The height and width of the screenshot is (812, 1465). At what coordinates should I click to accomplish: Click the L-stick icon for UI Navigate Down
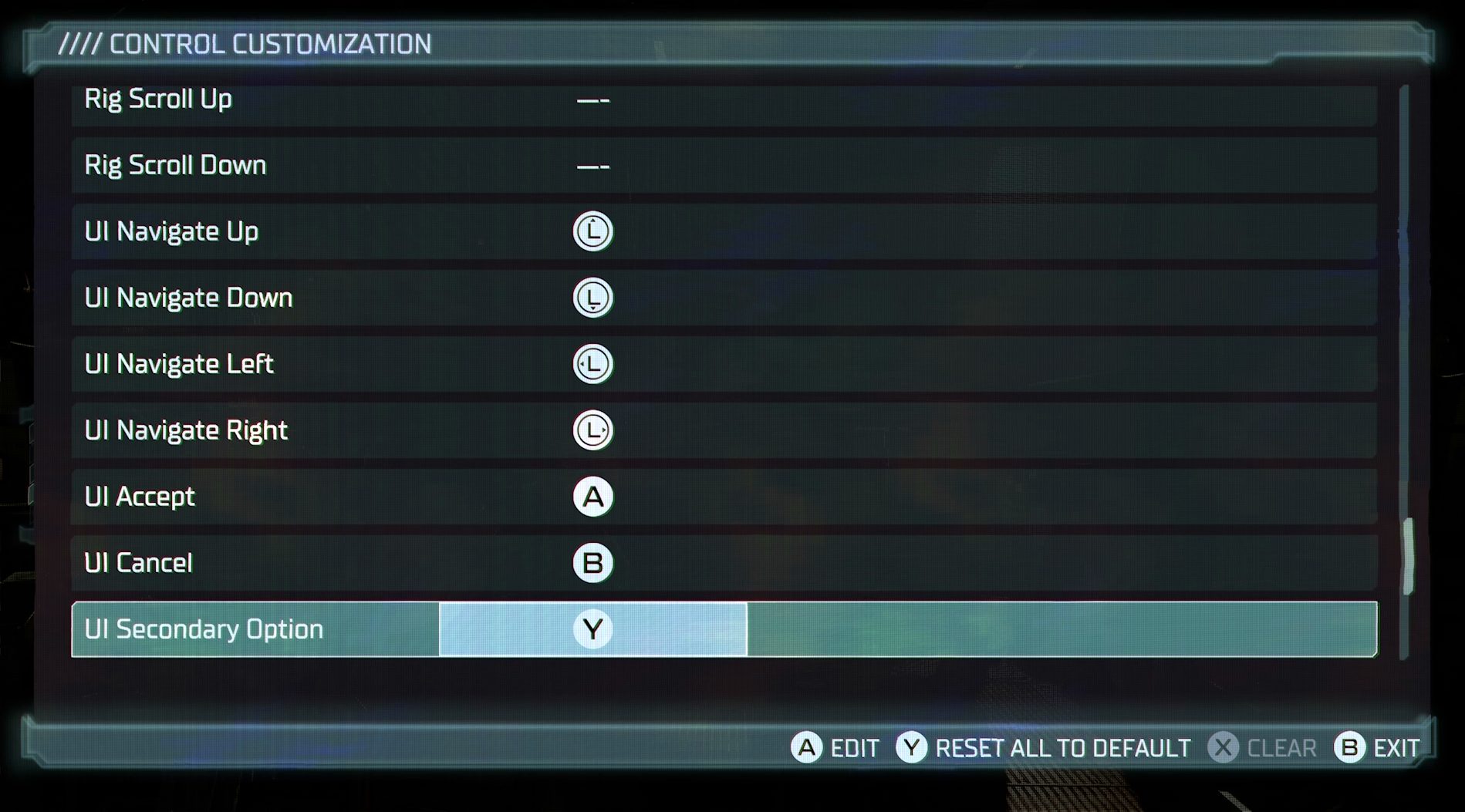(592, 297)
